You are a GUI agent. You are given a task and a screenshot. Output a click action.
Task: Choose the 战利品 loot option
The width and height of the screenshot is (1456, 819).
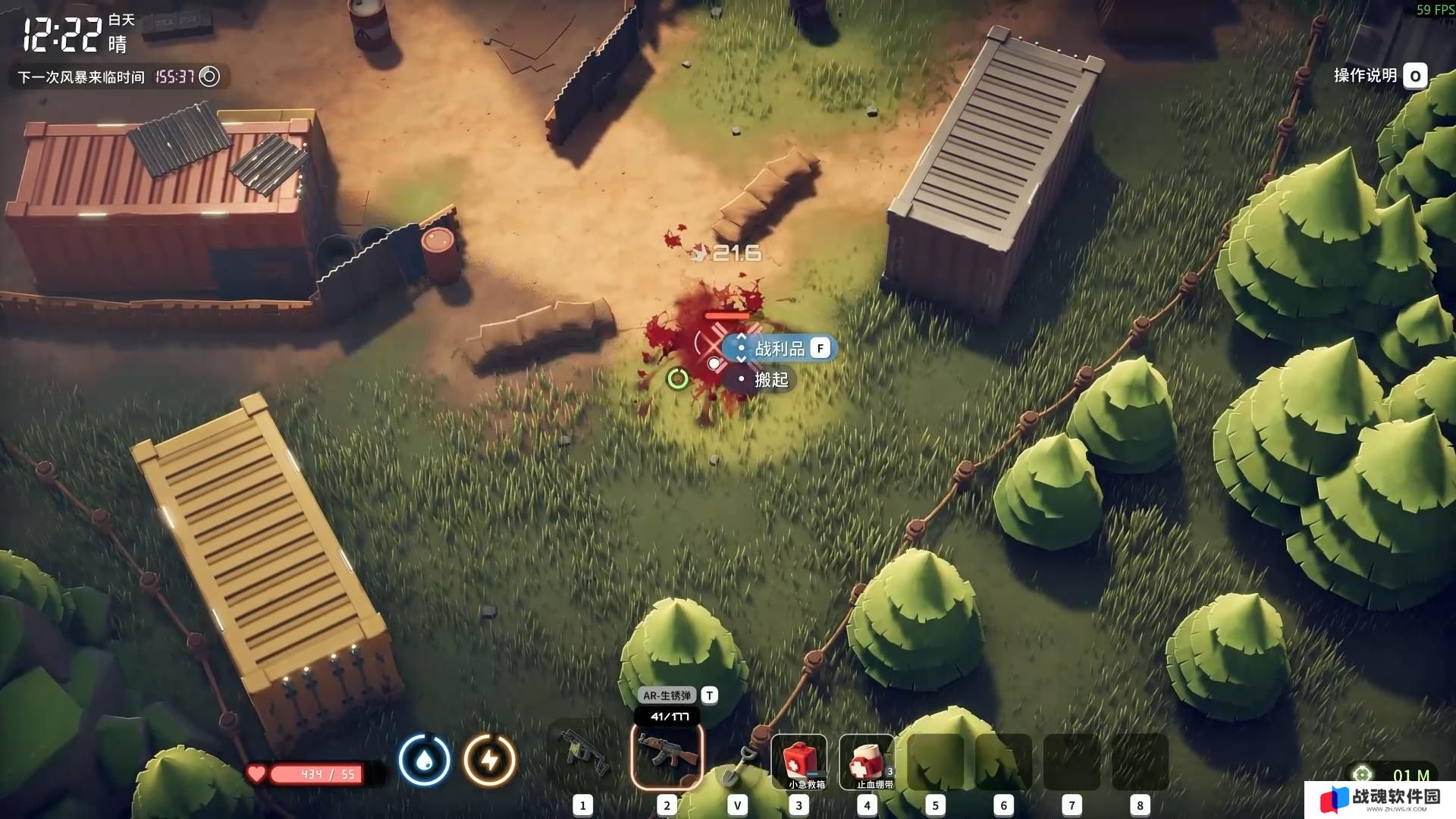click(x=780, y=348)
